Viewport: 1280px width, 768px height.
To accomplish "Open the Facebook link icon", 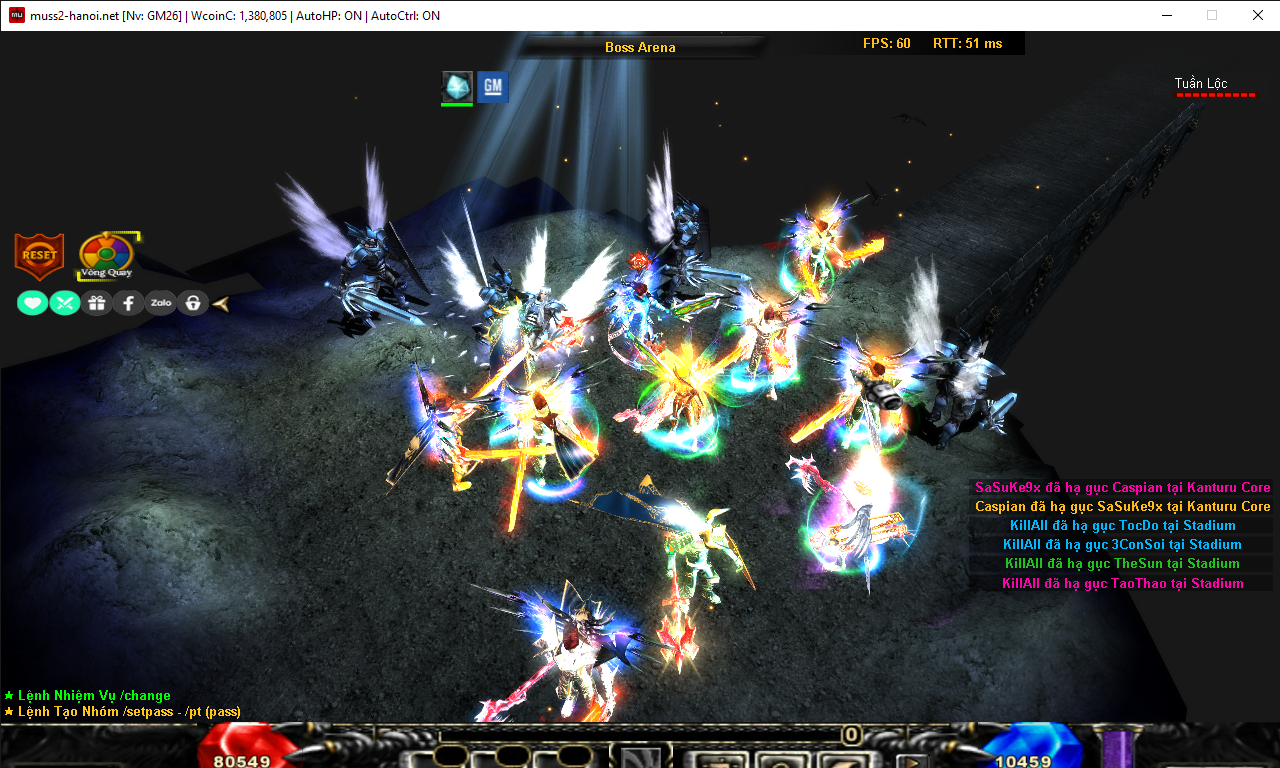I will pos(129,303).
